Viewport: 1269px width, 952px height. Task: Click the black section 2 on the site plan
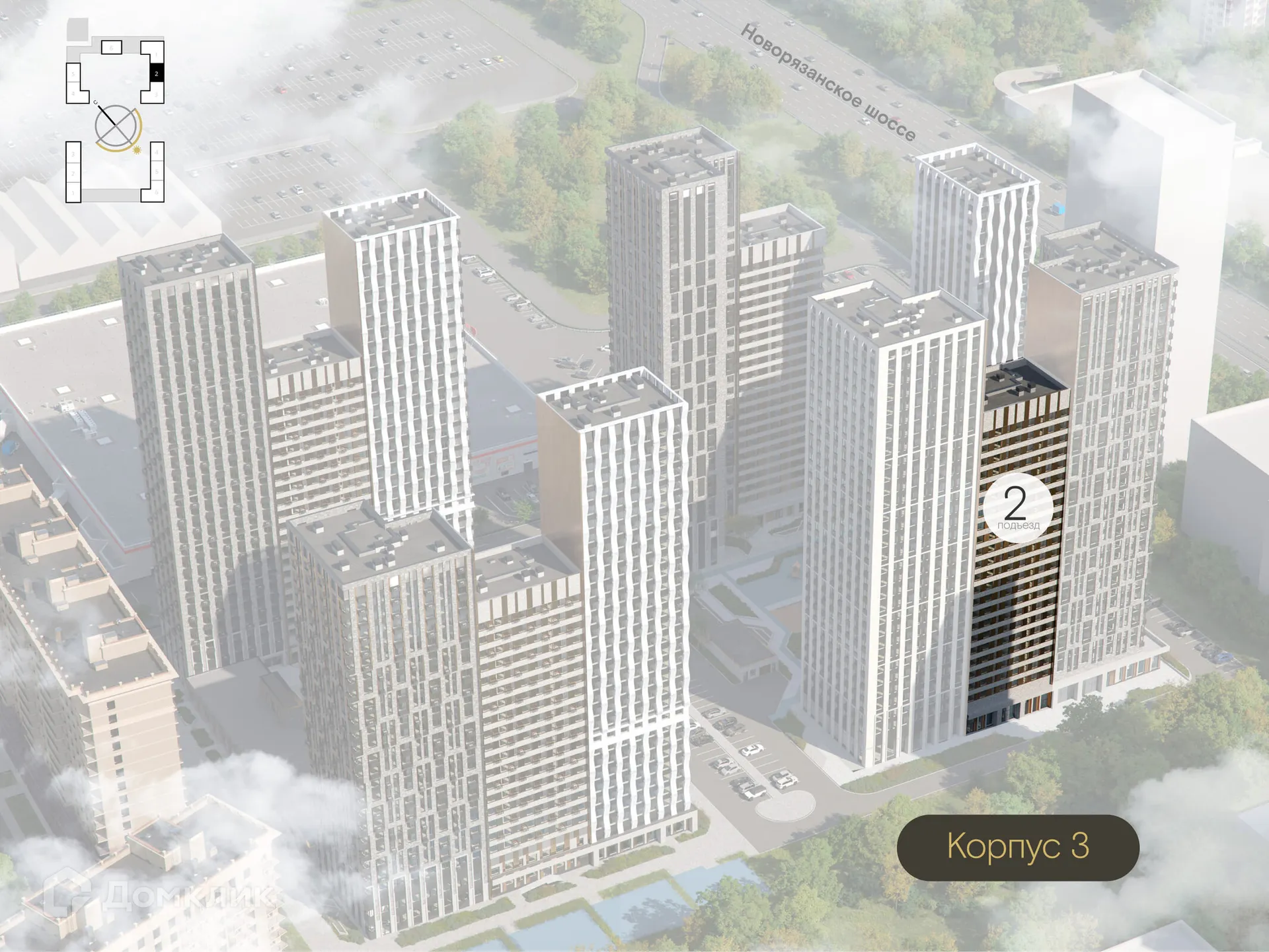click(x=157, y=73)
